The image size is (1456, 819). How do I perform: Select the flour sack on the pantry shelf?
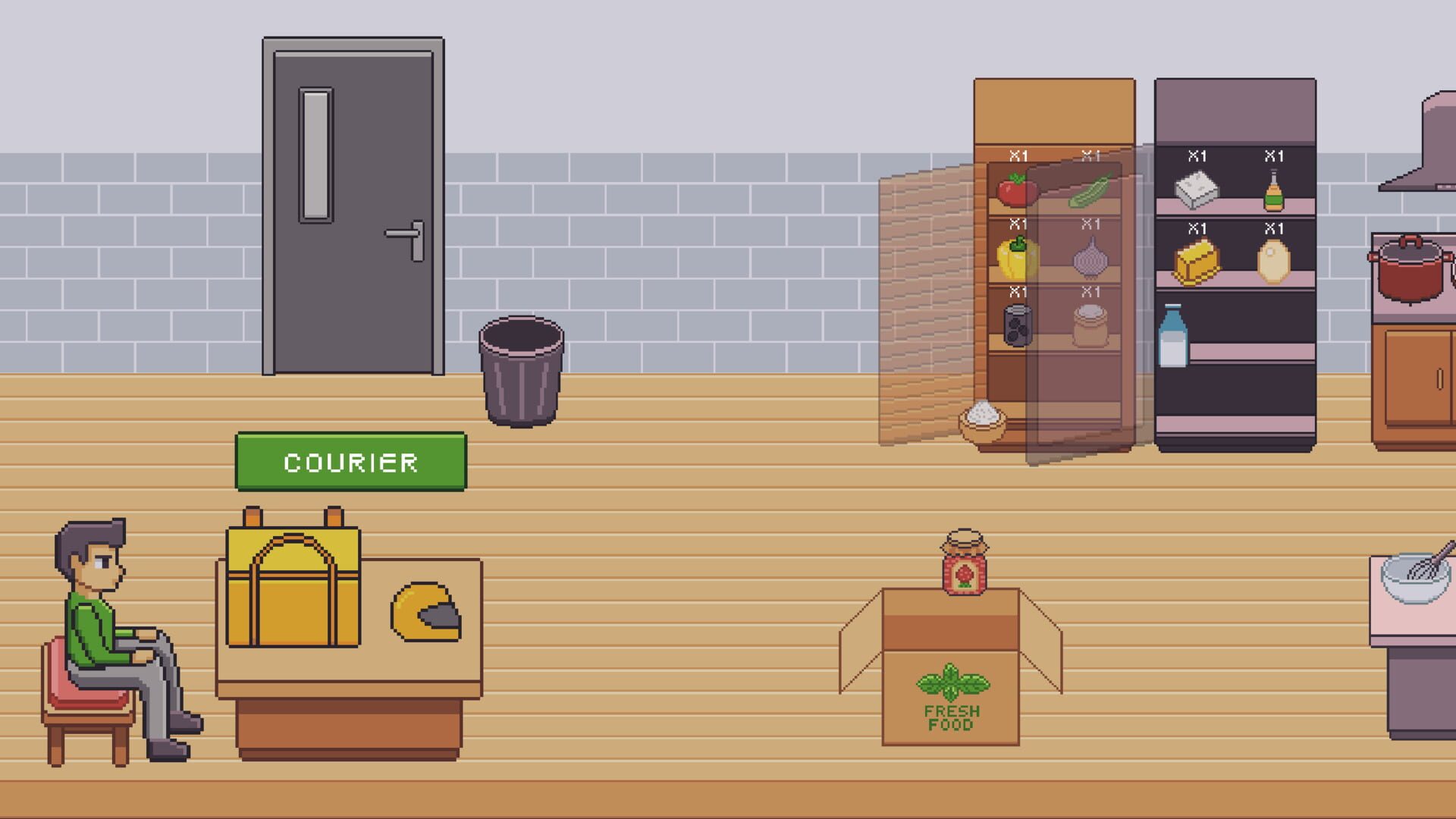click(1089, 328)
